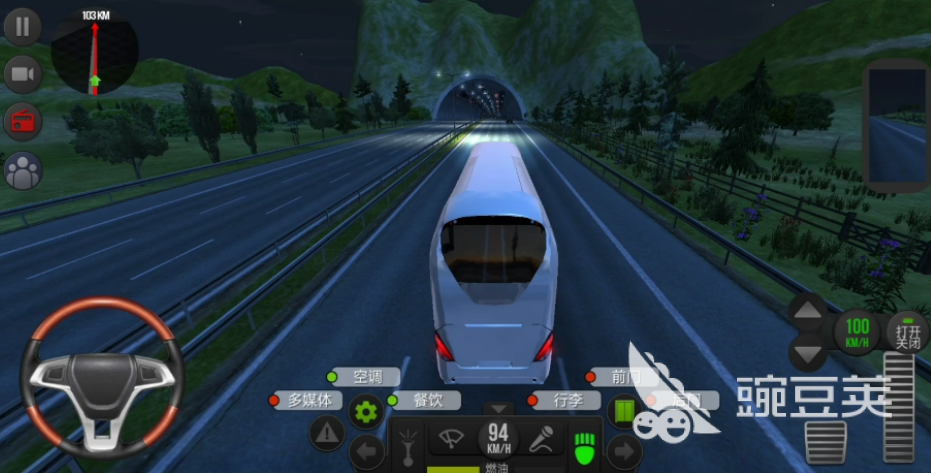931x473 pixels.
Task: Use the microphone announcement button
Action: click(543, 437)
